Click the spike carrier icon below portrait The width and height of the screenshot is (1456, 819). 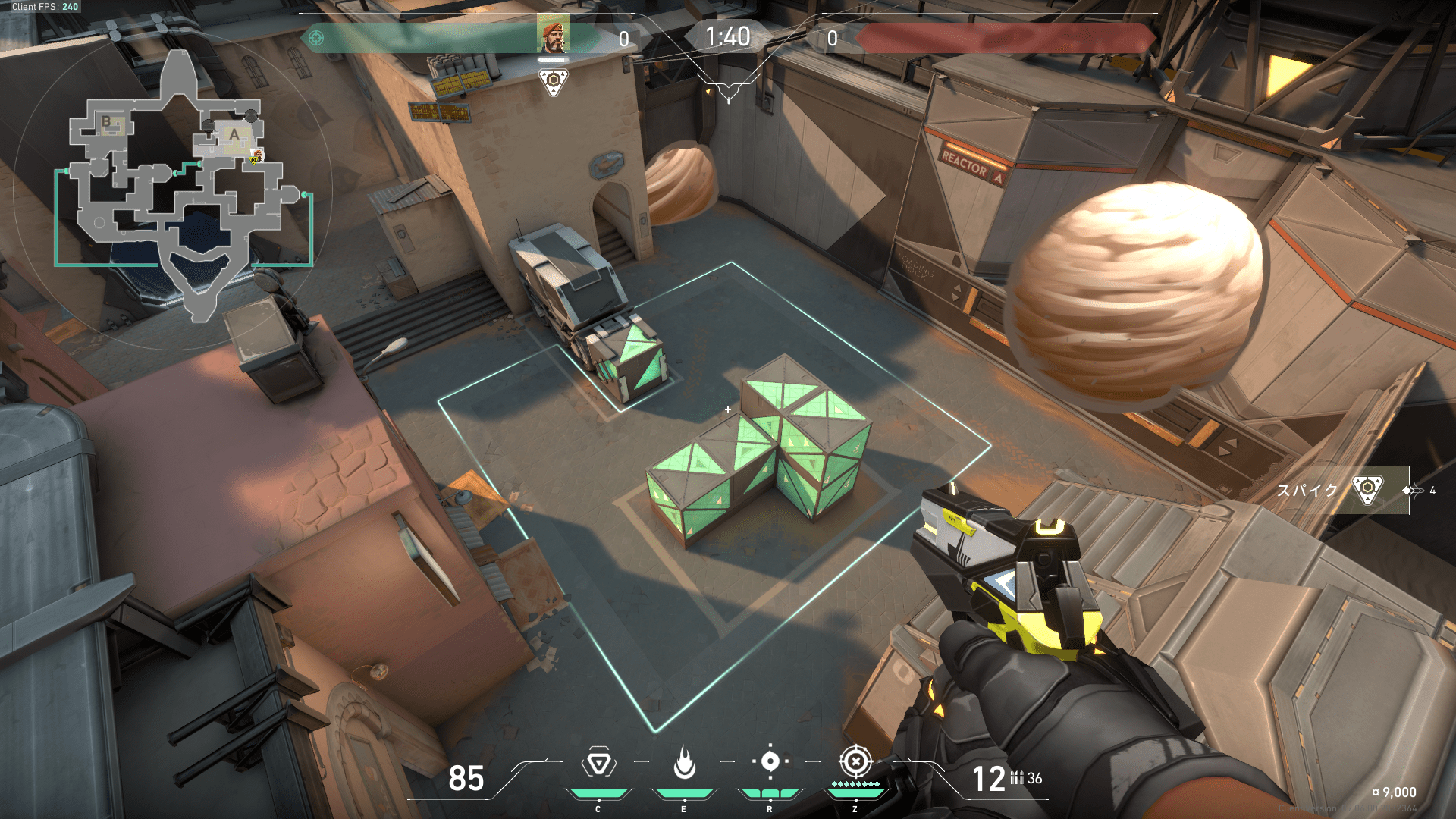554,81
